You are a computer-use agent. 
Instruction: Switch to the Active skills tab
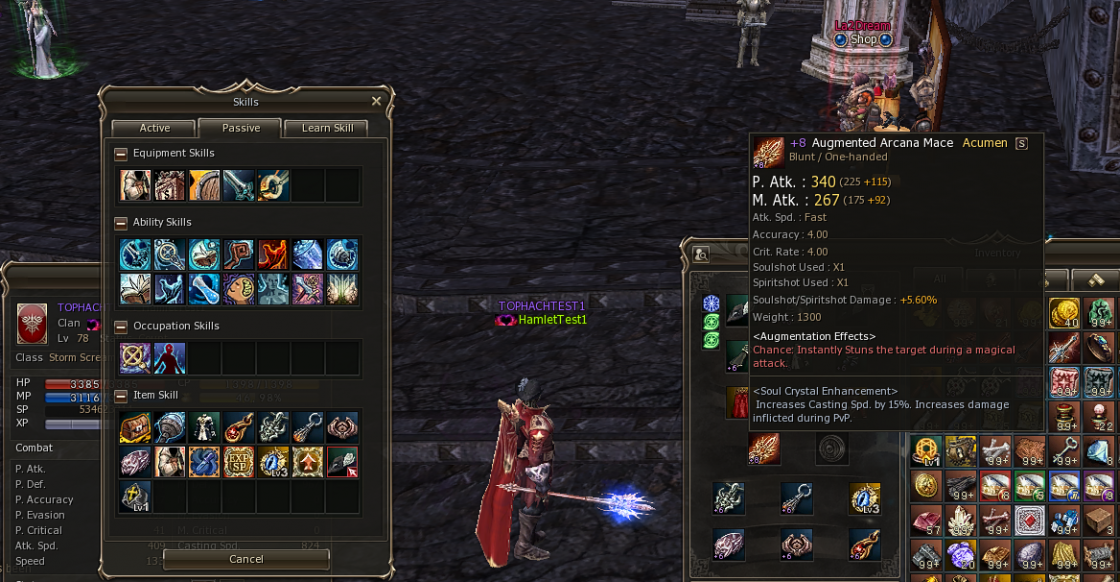point(154,128)
